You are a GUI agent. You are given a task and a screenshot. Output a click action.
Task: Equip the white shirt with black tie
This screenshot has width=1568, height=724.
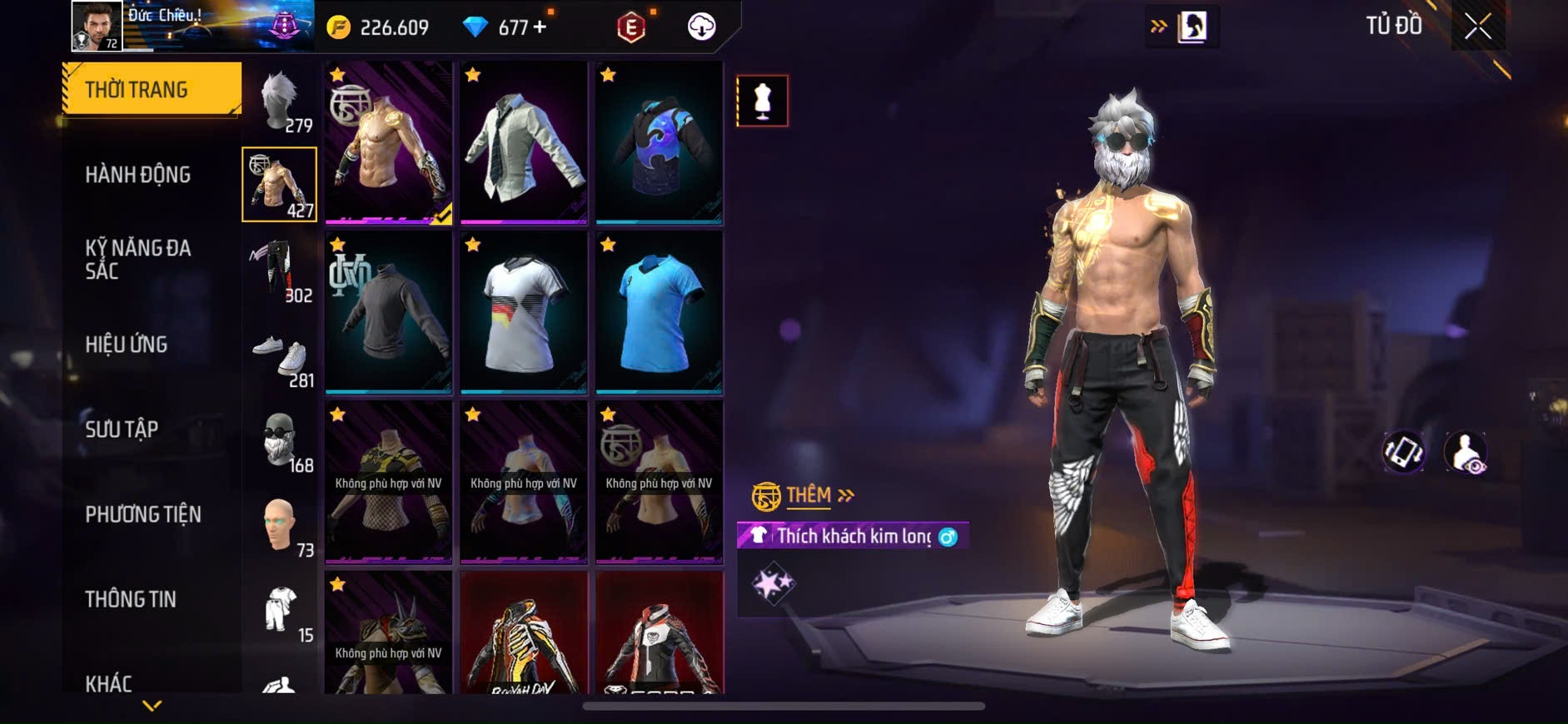524,142
